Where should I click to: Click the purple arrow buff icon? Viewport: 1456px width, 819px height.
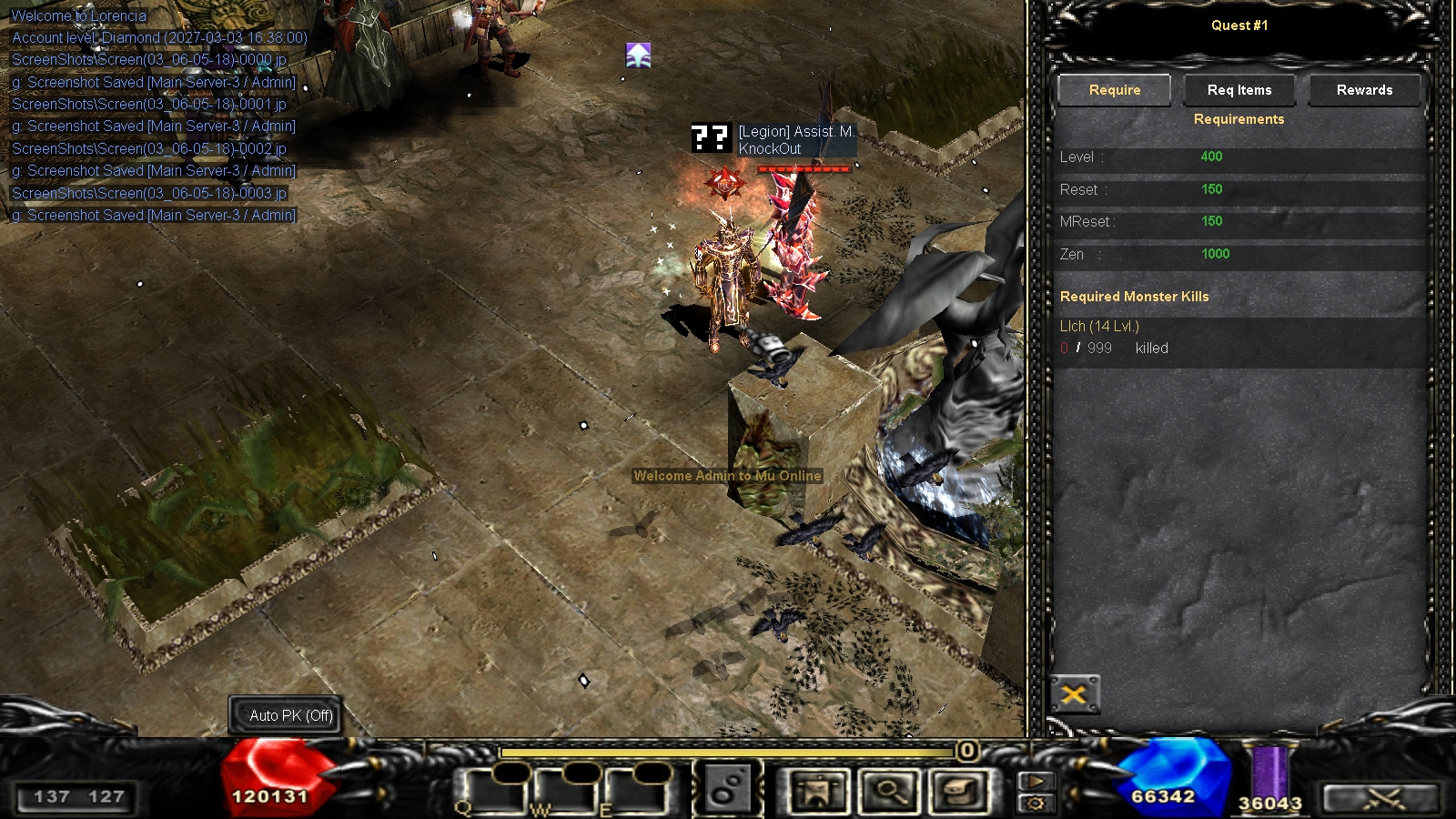pos(639,56)
